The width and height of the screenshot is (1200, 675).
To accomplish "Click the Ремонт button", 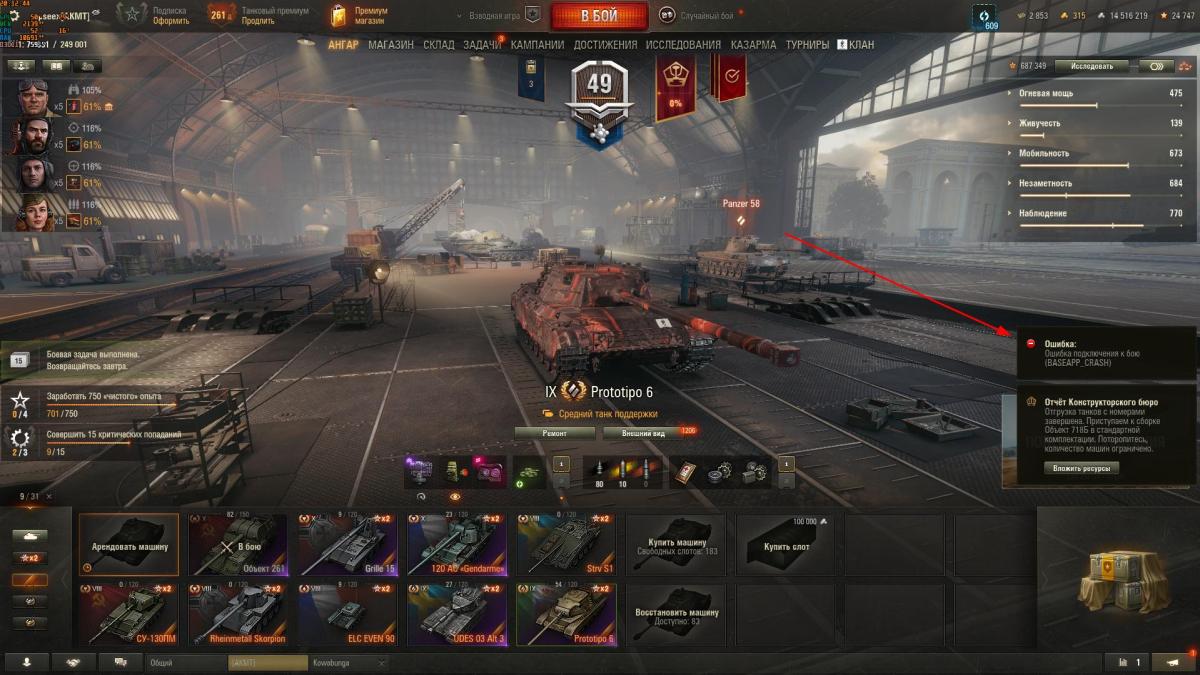I will 554,433.
